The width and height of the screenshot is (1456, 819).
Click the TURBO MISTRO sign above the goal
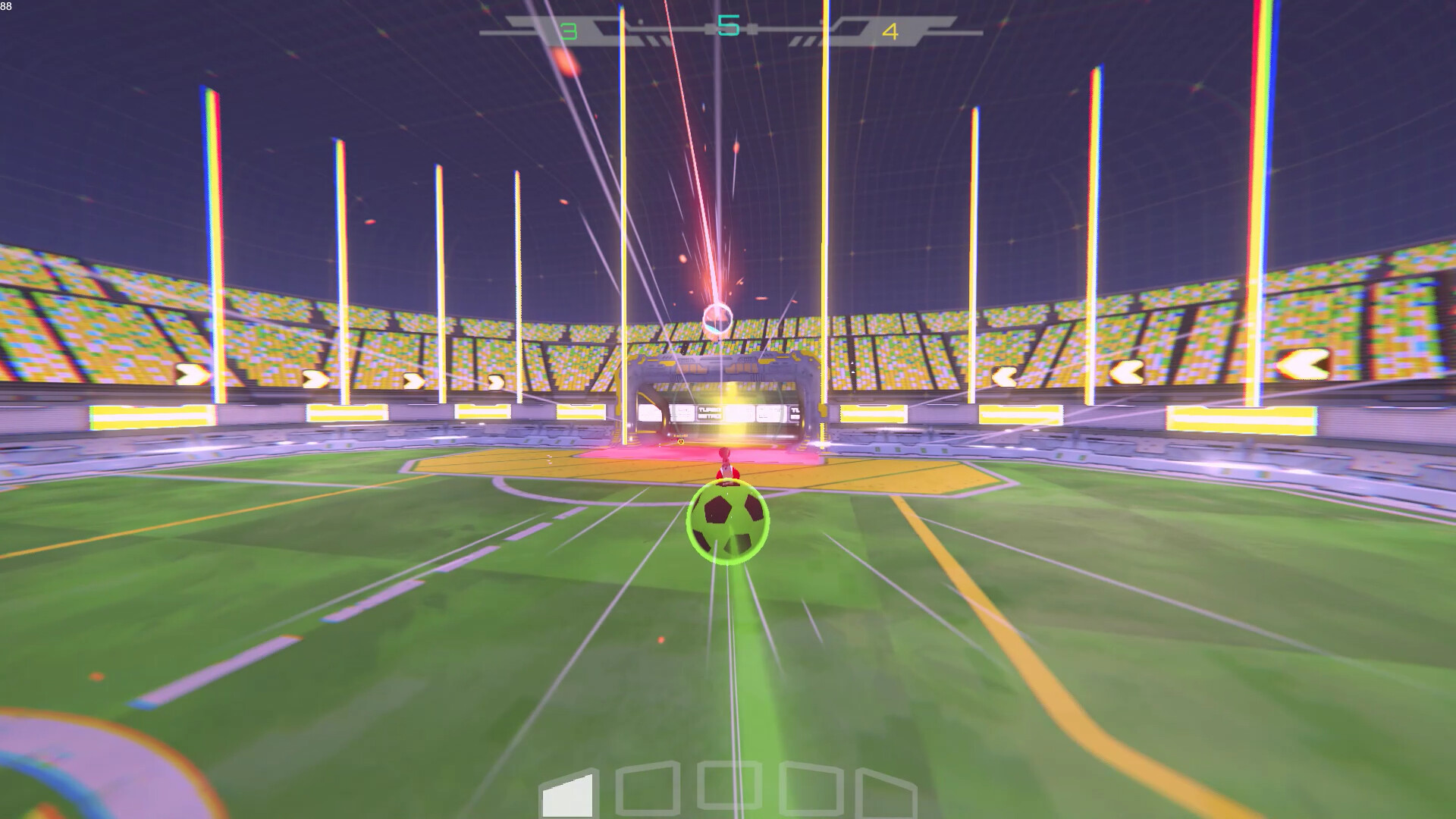(x=711, y=413)
